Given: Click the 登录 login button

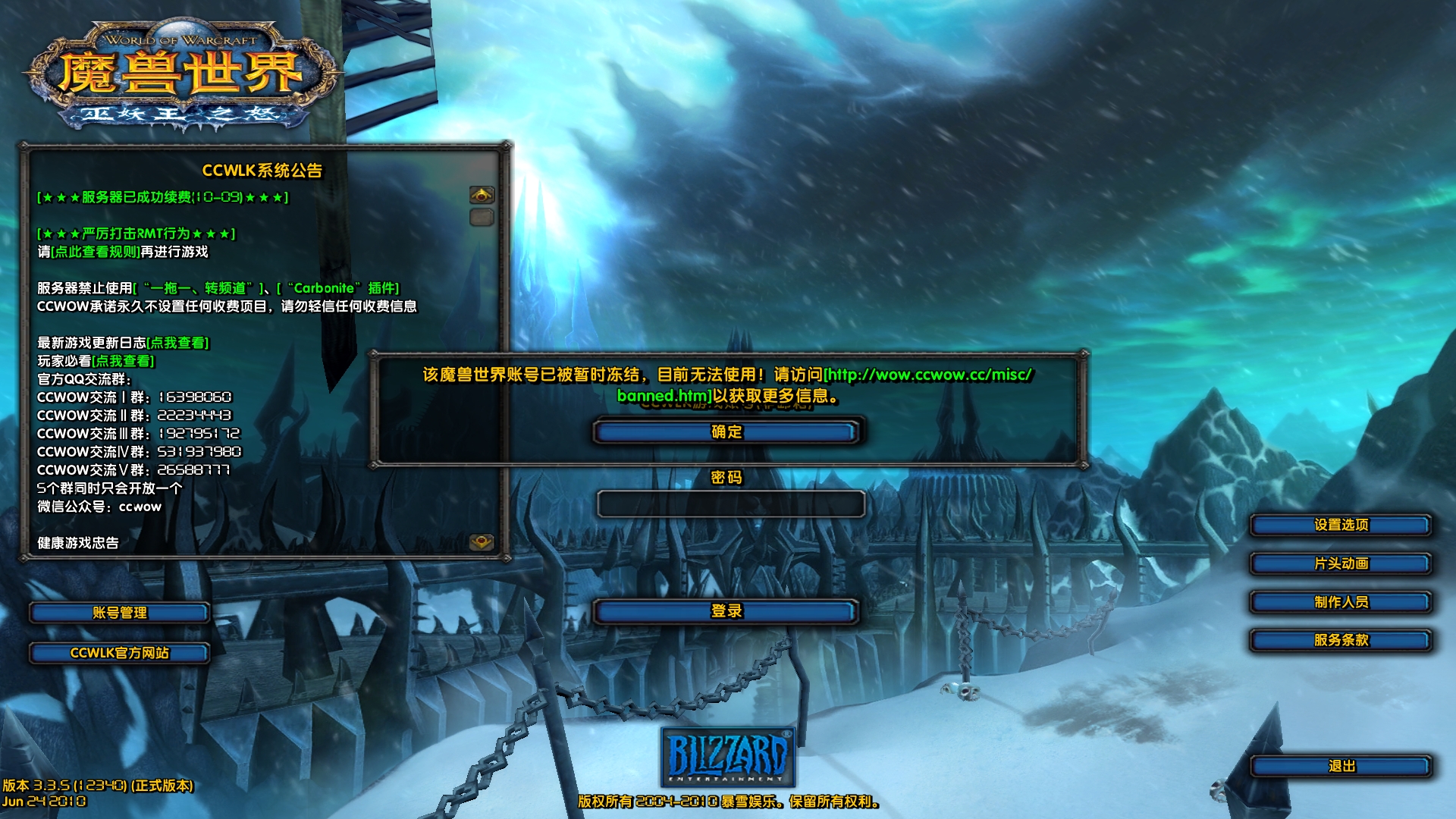Looking at the screenshot, I should (x=726, y=611).
